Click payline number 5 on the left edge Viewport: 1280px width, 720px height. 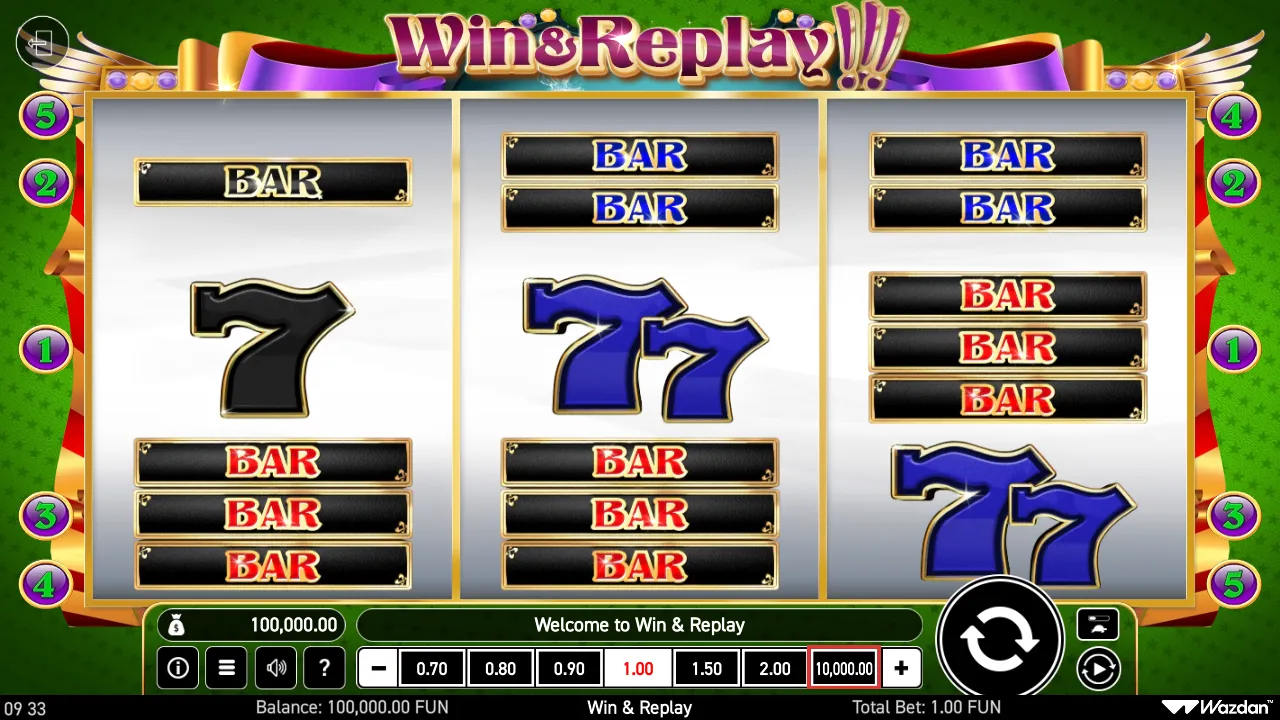pyautogui.click(x=45, y=115)
